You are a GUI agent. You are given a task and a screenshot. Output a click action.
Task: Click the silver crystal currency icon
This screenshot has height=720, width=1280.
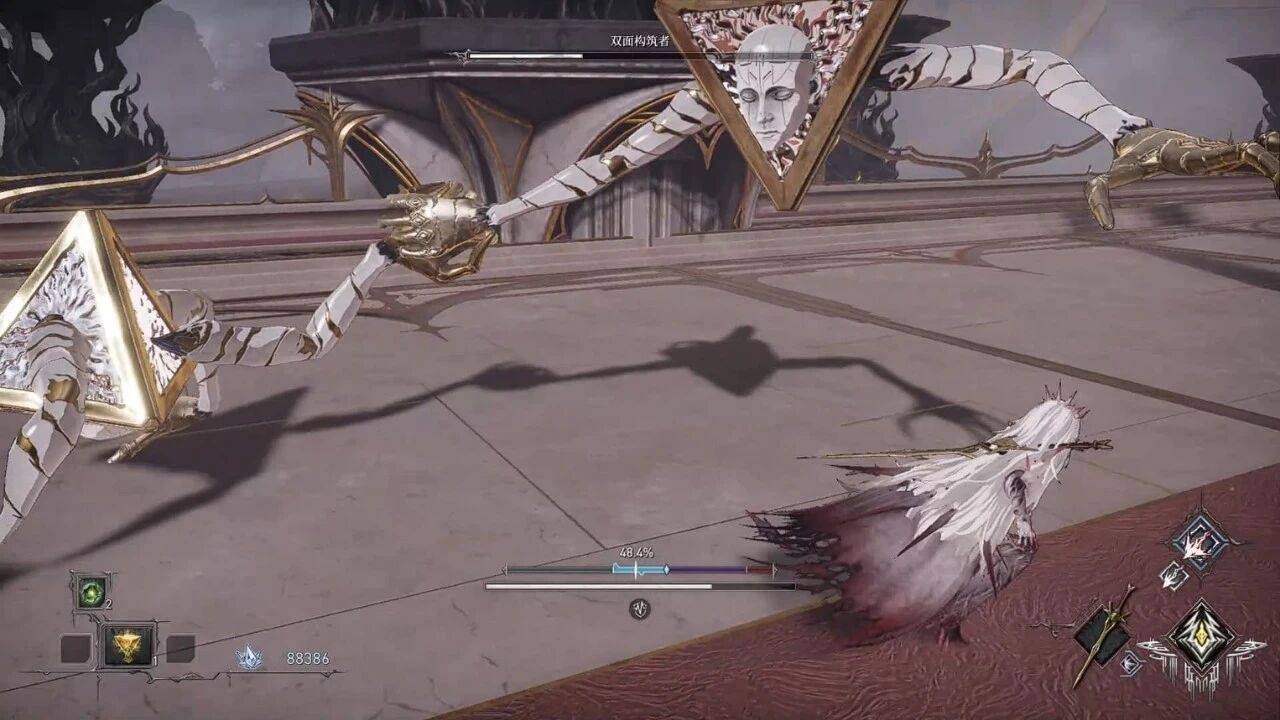click(x=248, y=657)
